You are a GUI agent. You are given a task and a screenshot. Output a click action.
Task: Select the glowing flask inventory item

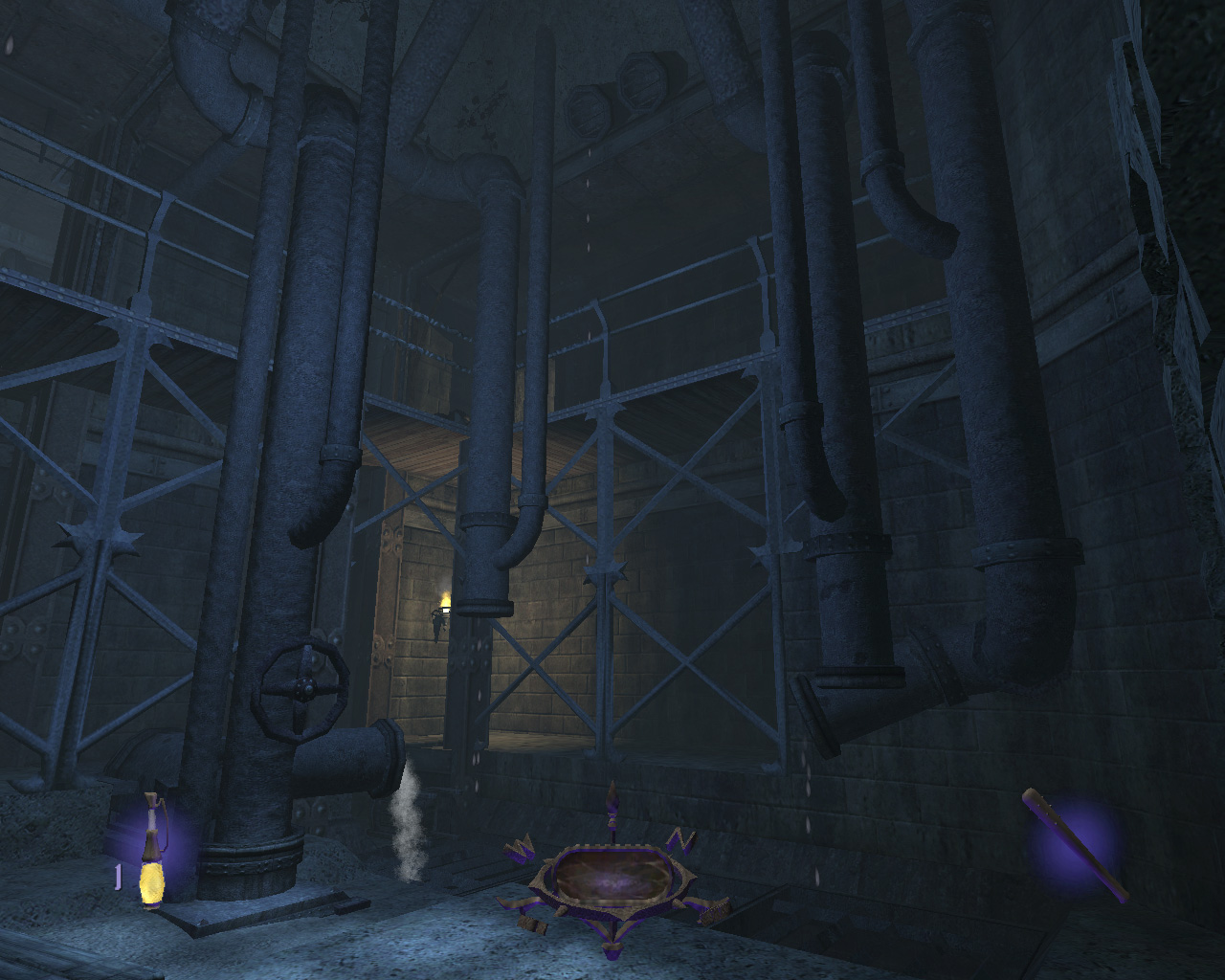pyautogui.click(x=151, y=851)
